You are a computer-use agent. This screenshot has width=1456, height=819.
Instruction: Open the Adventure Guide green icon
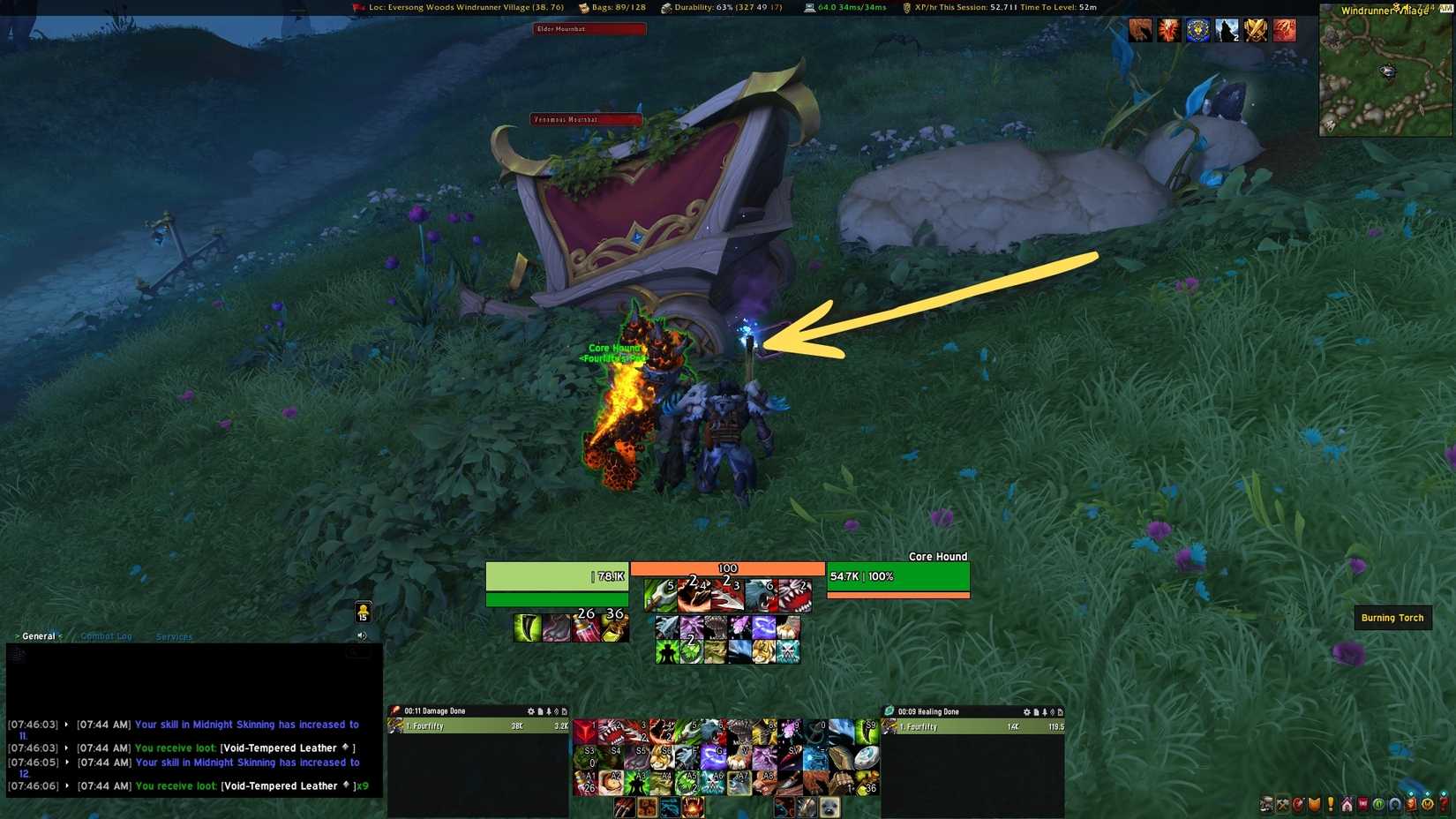[1379, 805]
